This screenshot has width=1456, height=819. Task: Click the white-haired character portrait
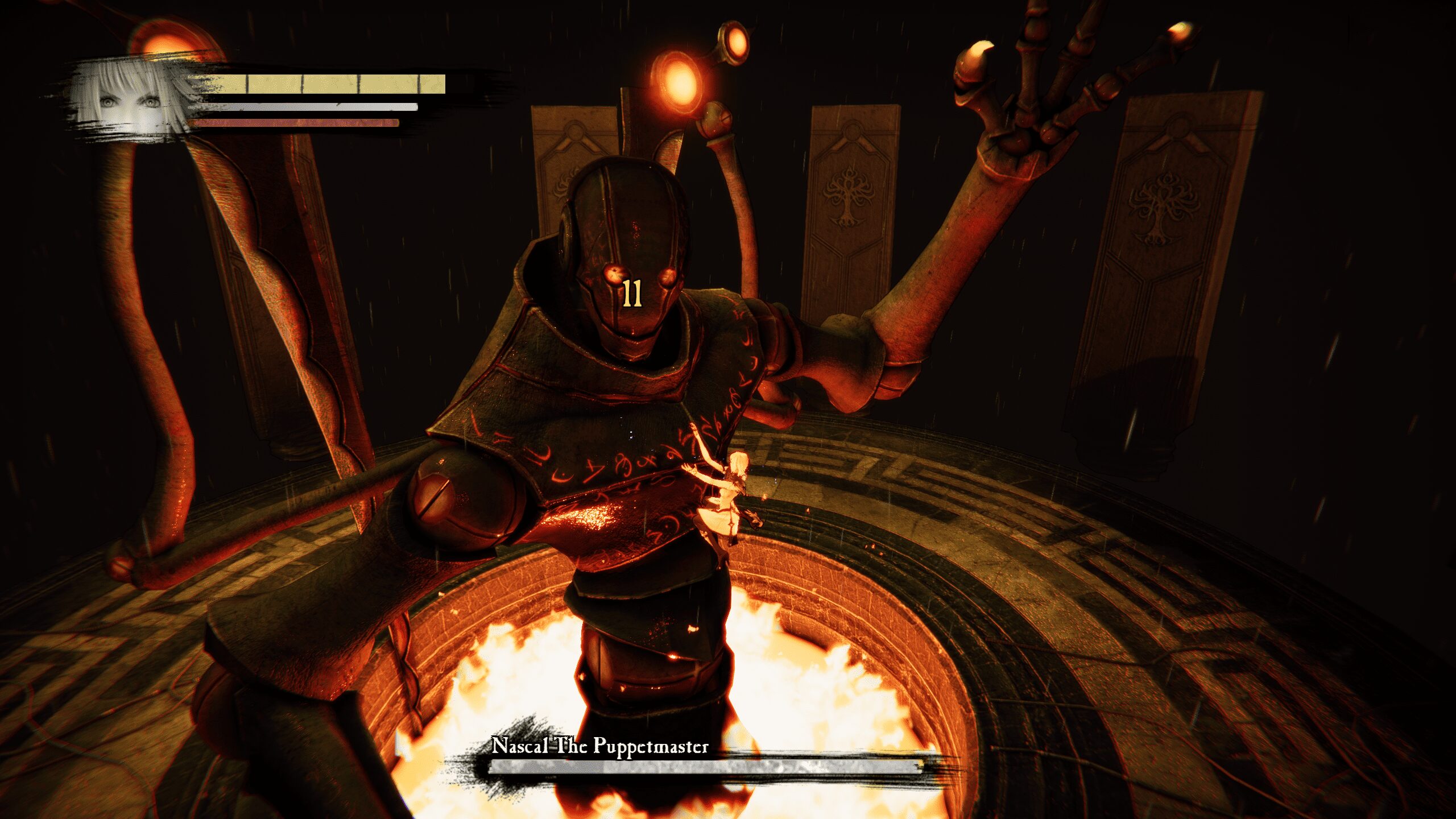click(131, 101)
